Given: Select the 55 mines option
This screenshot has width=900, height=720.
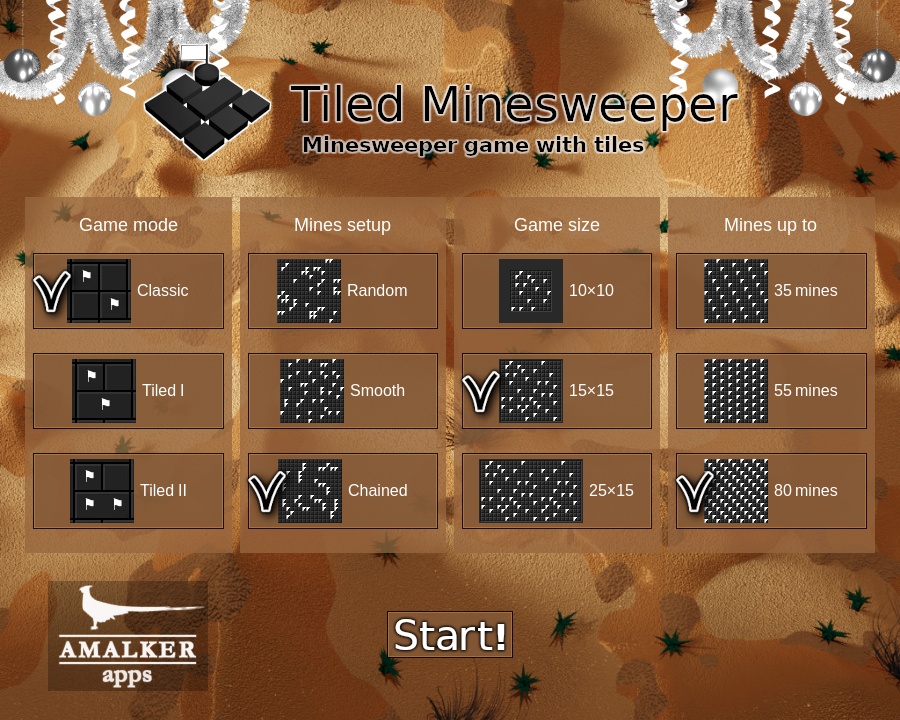Looking at the screenshot, I should [x=771, y=391].
